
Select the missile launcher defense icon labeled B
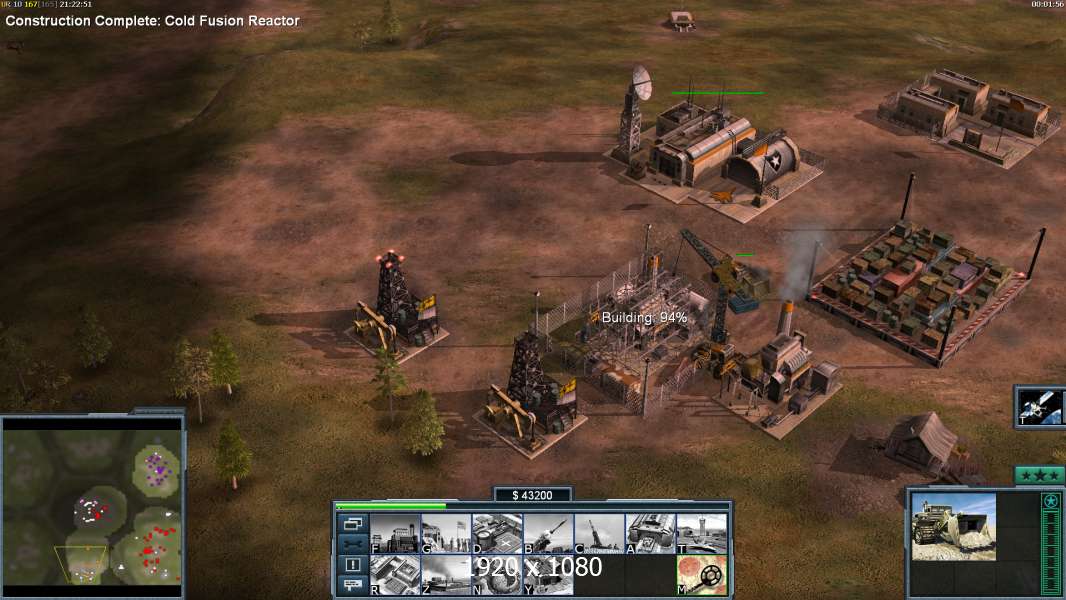click(548, 533)
